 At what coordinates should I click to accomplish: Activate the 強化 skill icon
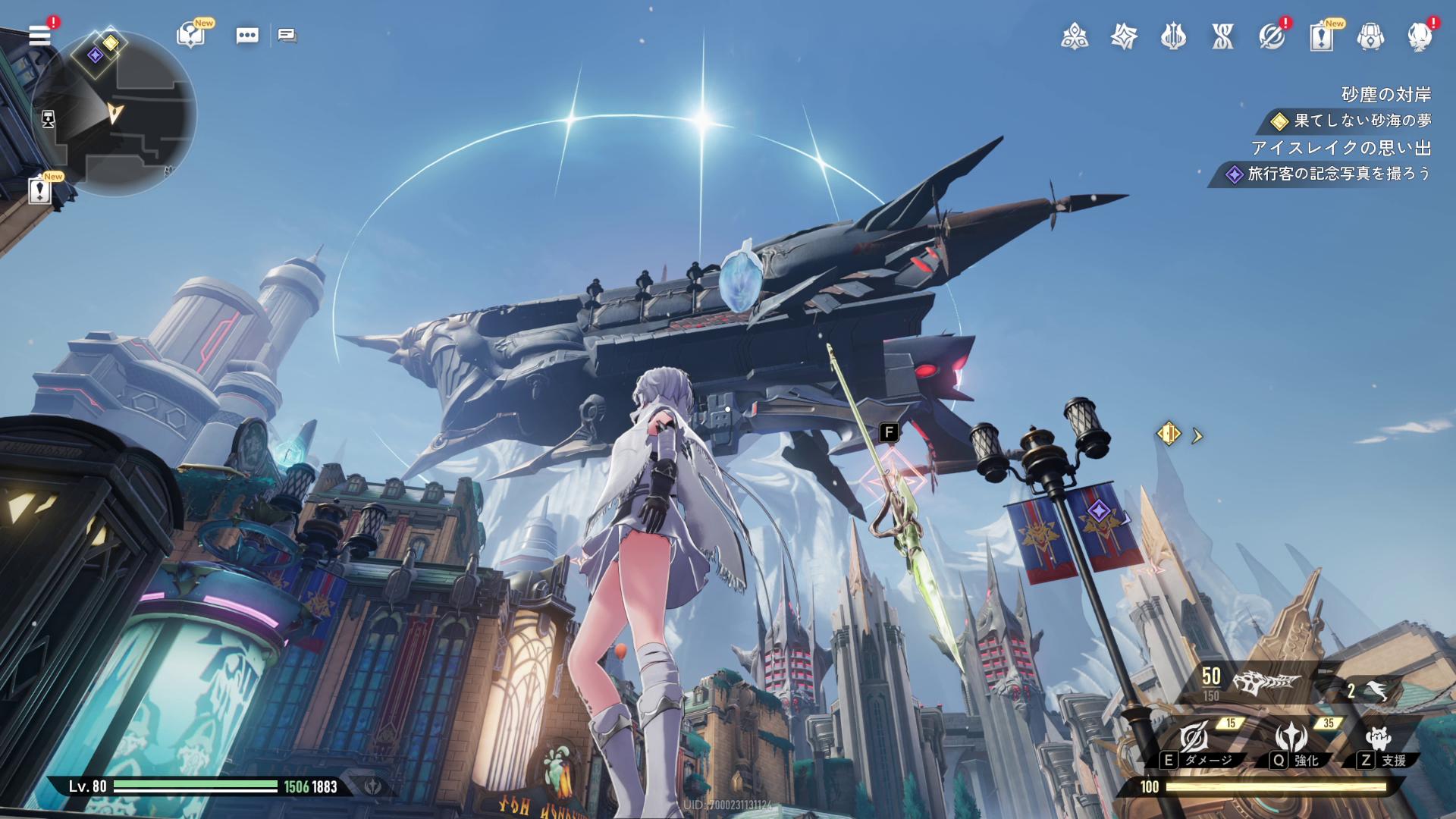[x=1291, y=737]
